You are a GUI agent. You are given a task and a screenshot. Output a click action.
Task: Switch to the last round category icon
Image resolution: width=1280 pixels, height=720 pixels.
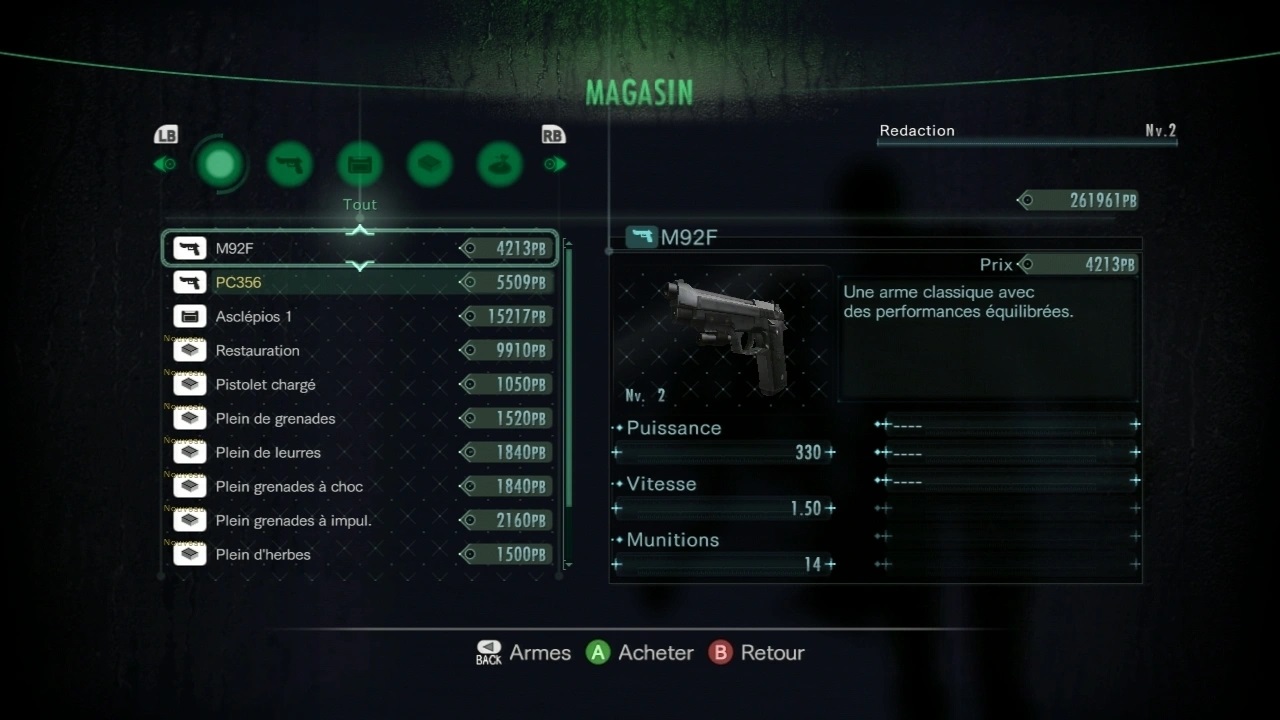[500, 164]
